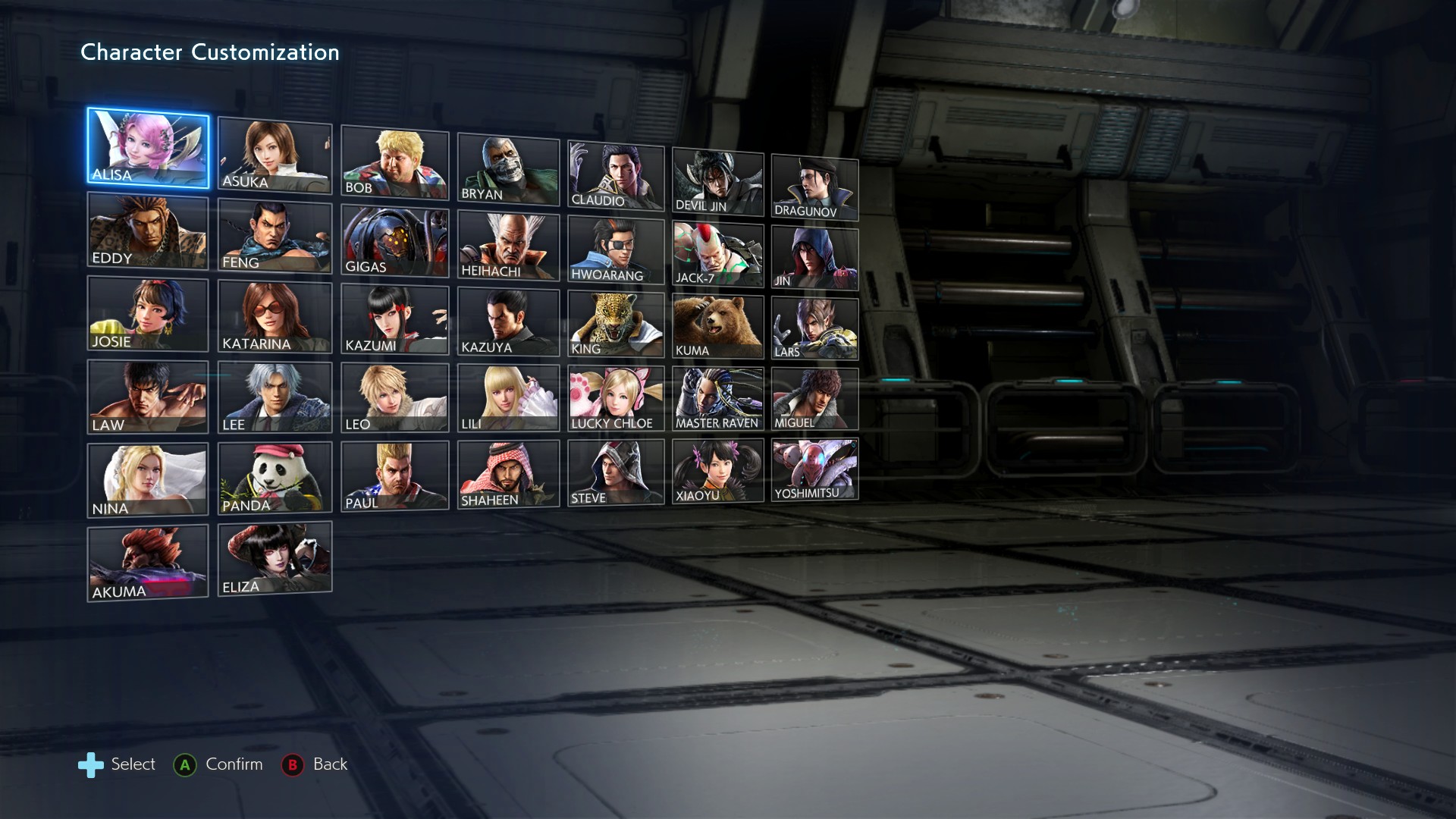Pick the Bryan character tile
The image size is (1456, 819).
[x=508, y=168]
